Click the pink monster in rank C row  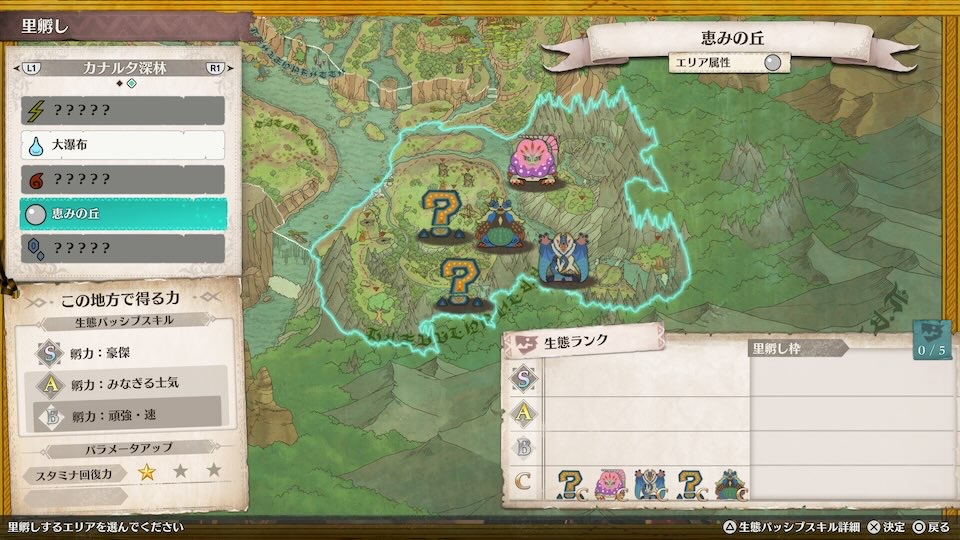tap(610, 484)
